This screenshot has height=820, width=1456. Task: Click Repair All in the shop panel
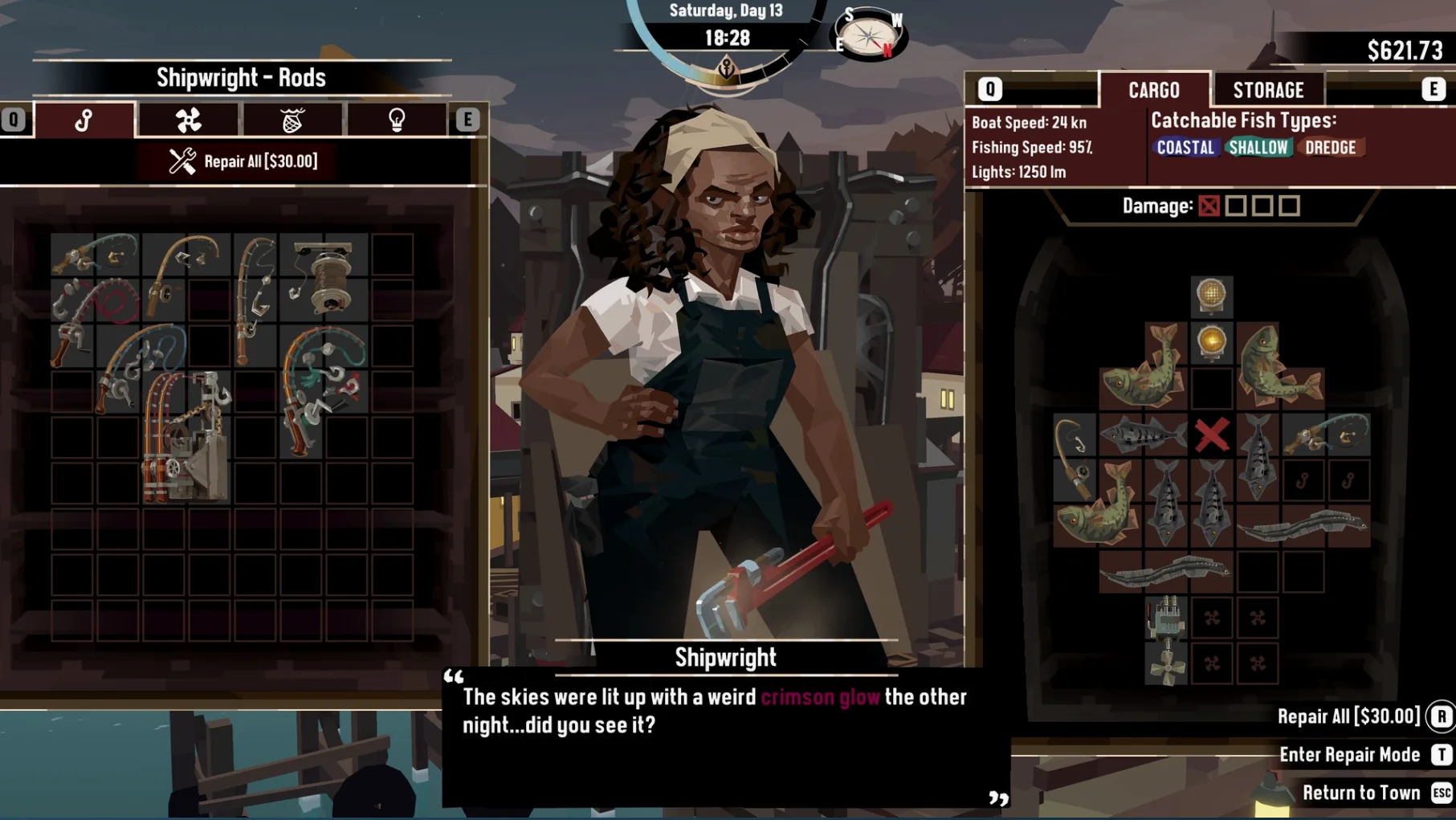(x=243, y=161)
